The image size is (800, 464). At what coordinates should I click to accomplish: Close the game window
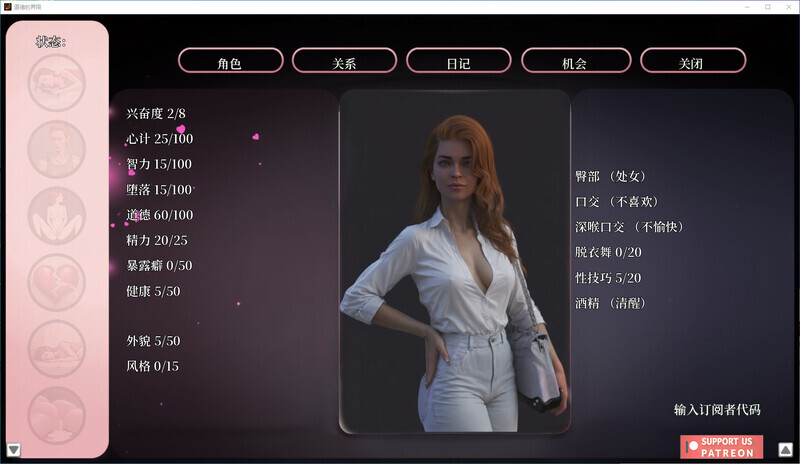tap(787, 7)
